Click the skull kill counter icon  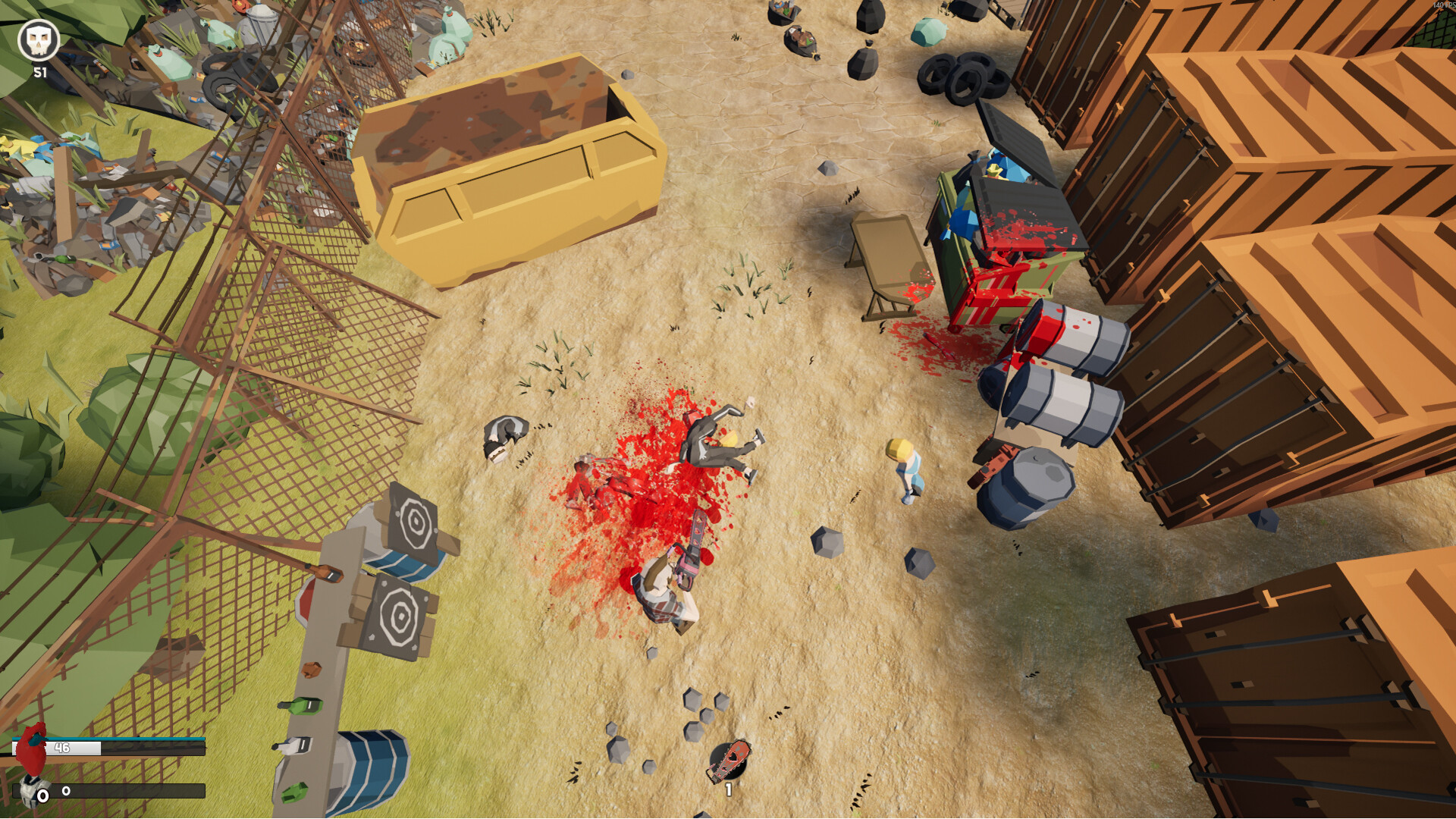(39, 39)
